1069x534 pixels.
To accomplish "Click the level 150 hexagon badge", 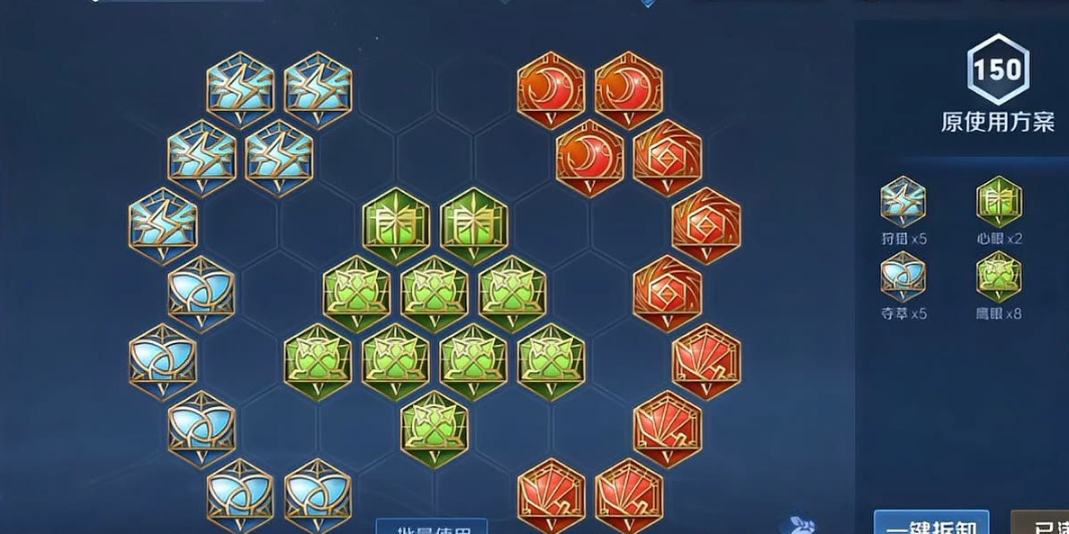I will pos(997,70).
